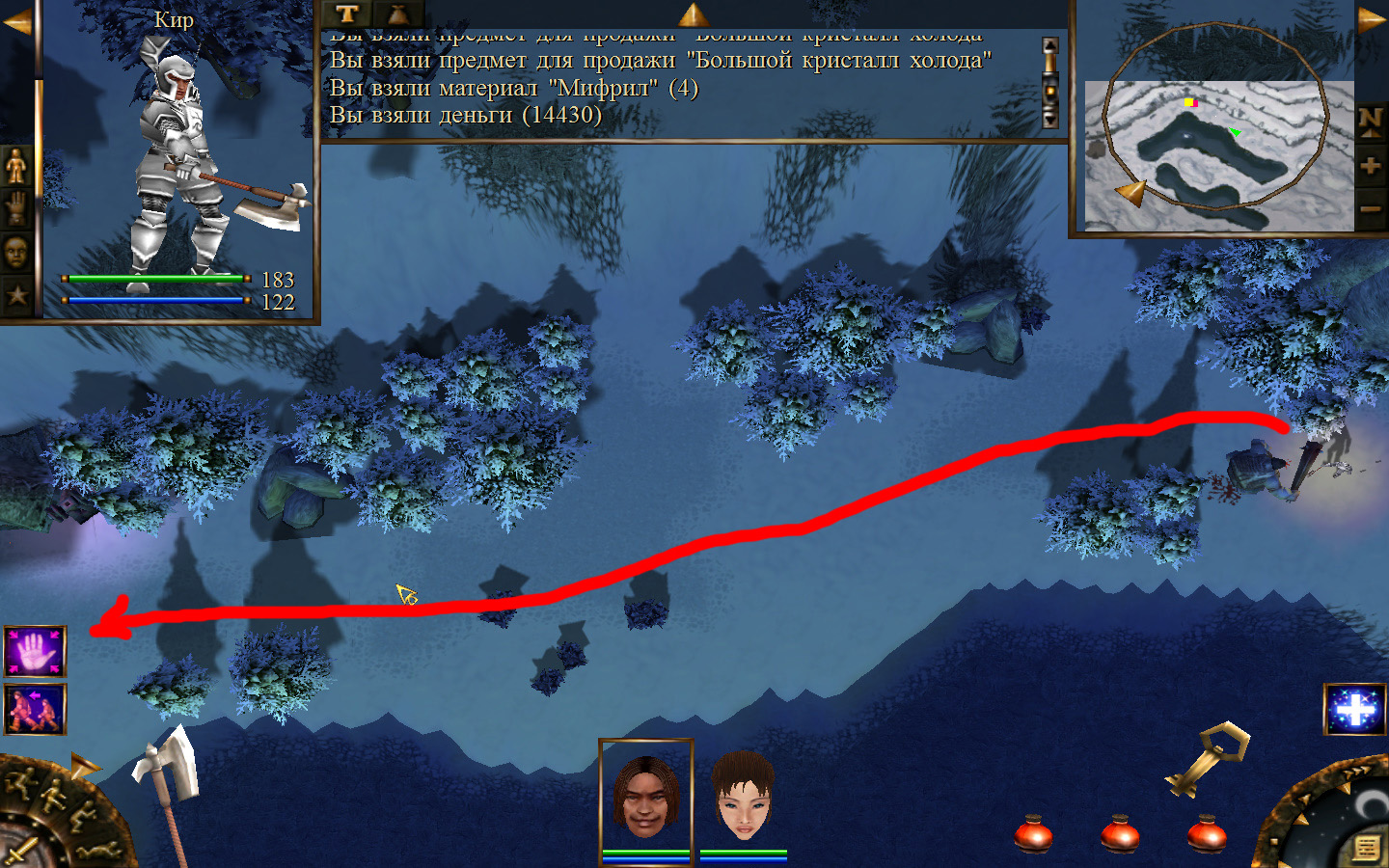
Task: Open the character figure panel icon
Action: click(16, 167)
